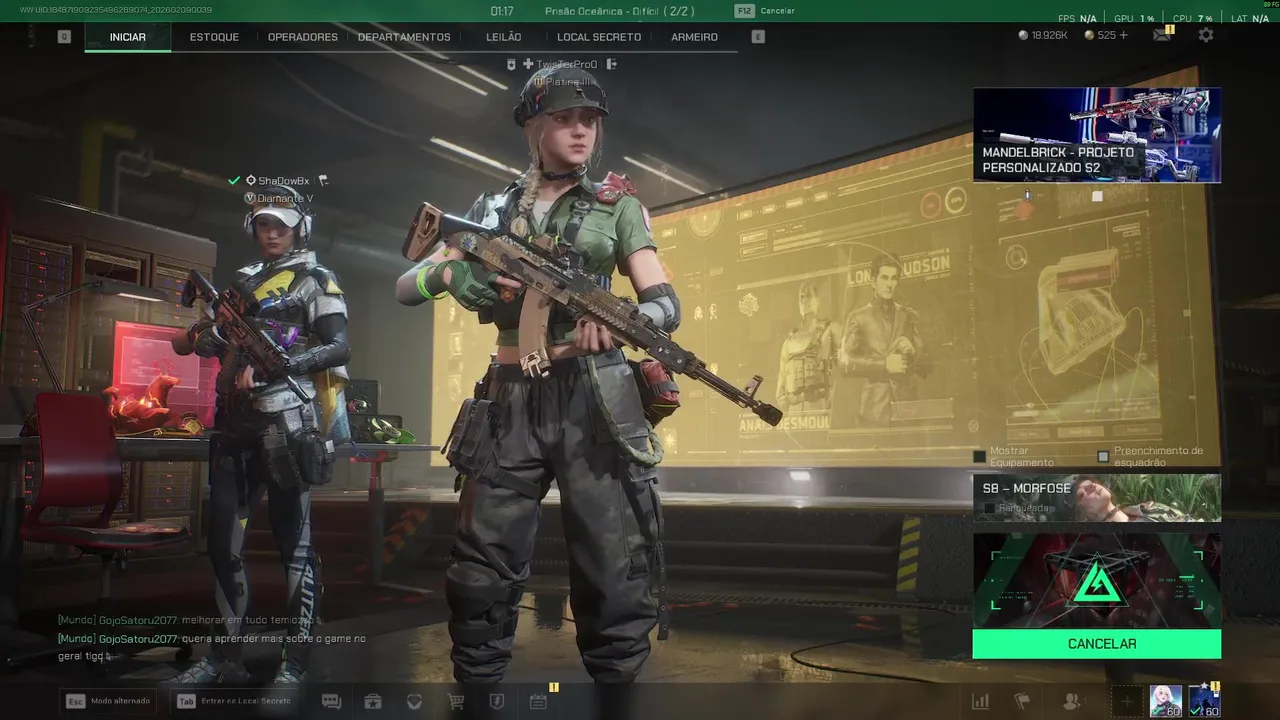Open the friends list icon

coord(1071,702)
